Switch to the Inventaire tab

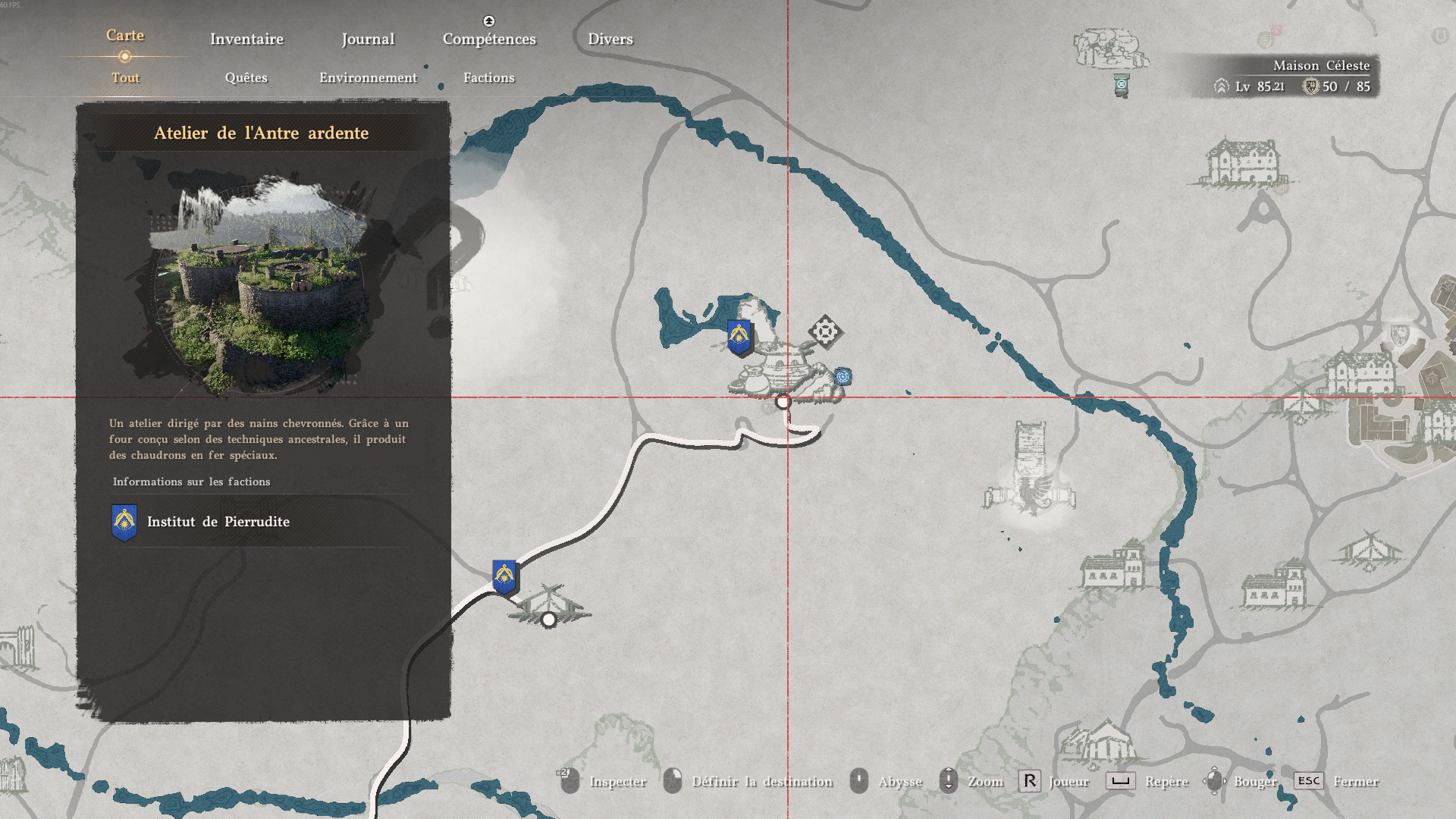coord(246,39)
